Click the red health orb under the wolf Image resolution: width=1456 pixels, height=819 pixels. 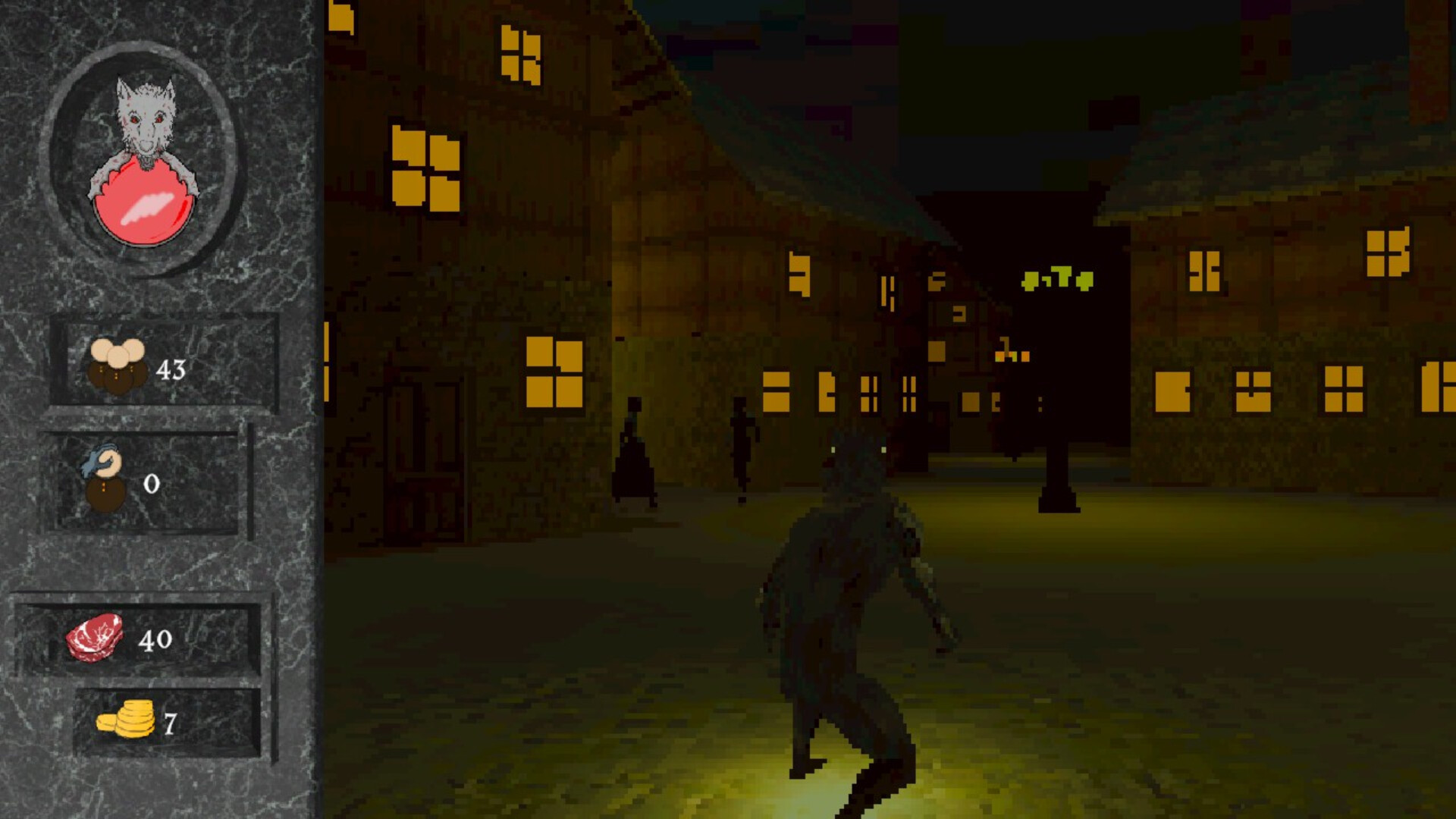tap(144, 205)
